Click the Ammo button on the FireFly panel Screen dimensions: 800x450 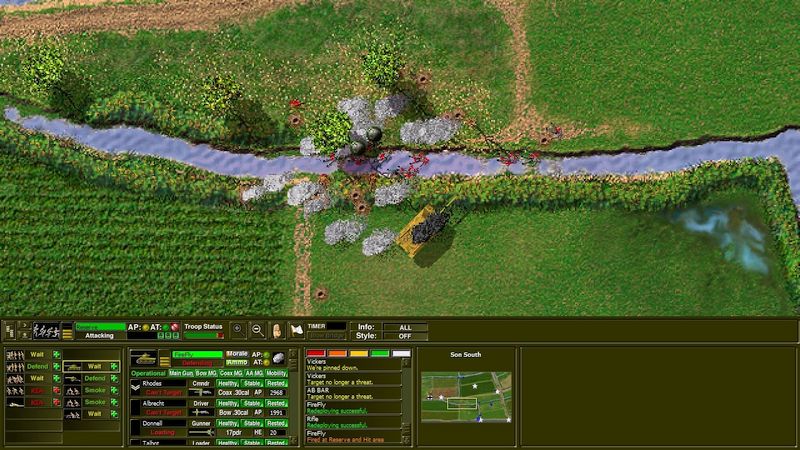click(x=237, y=362)
